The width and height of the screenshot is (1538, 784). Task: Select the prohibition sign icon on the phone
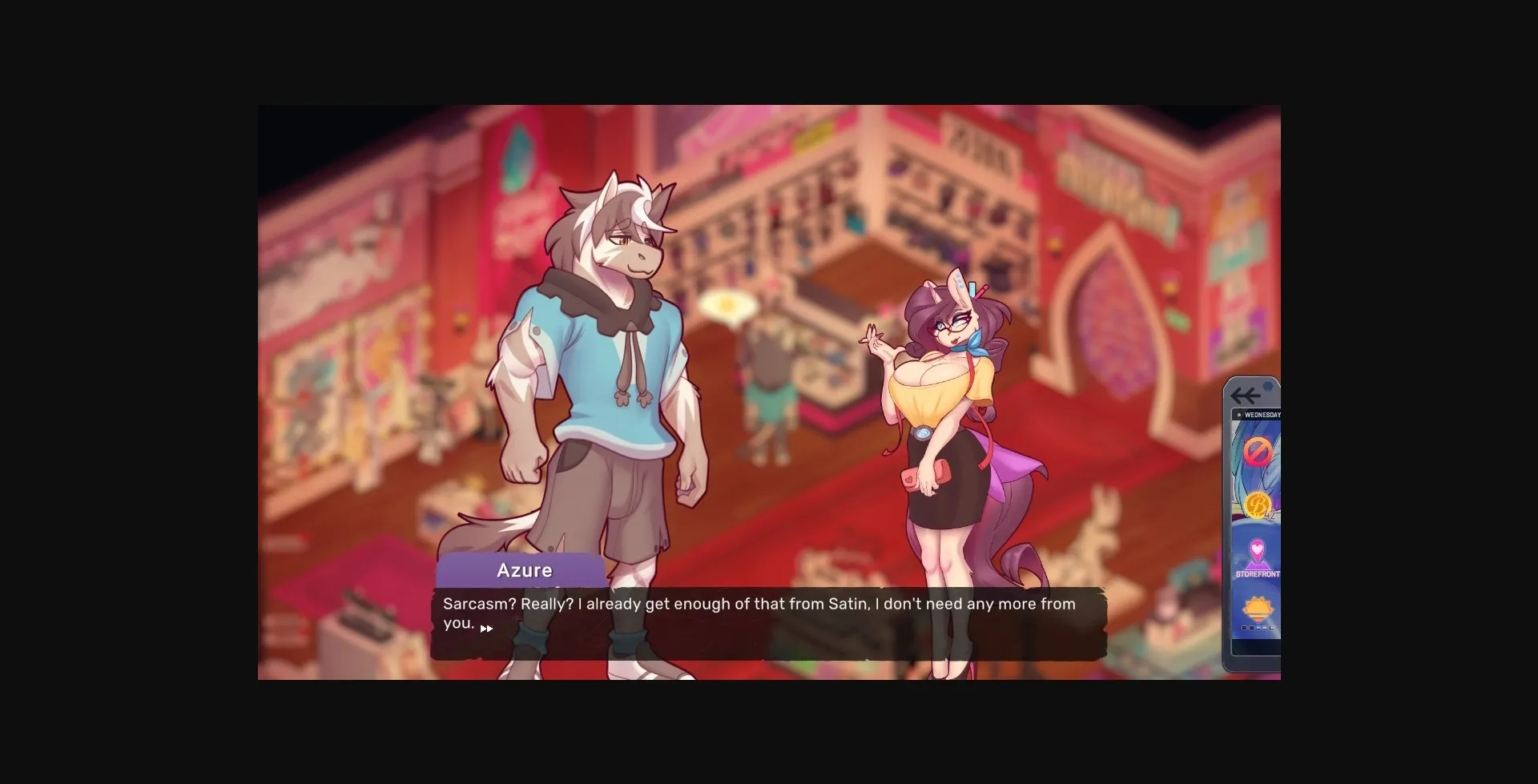(1258, 449)
